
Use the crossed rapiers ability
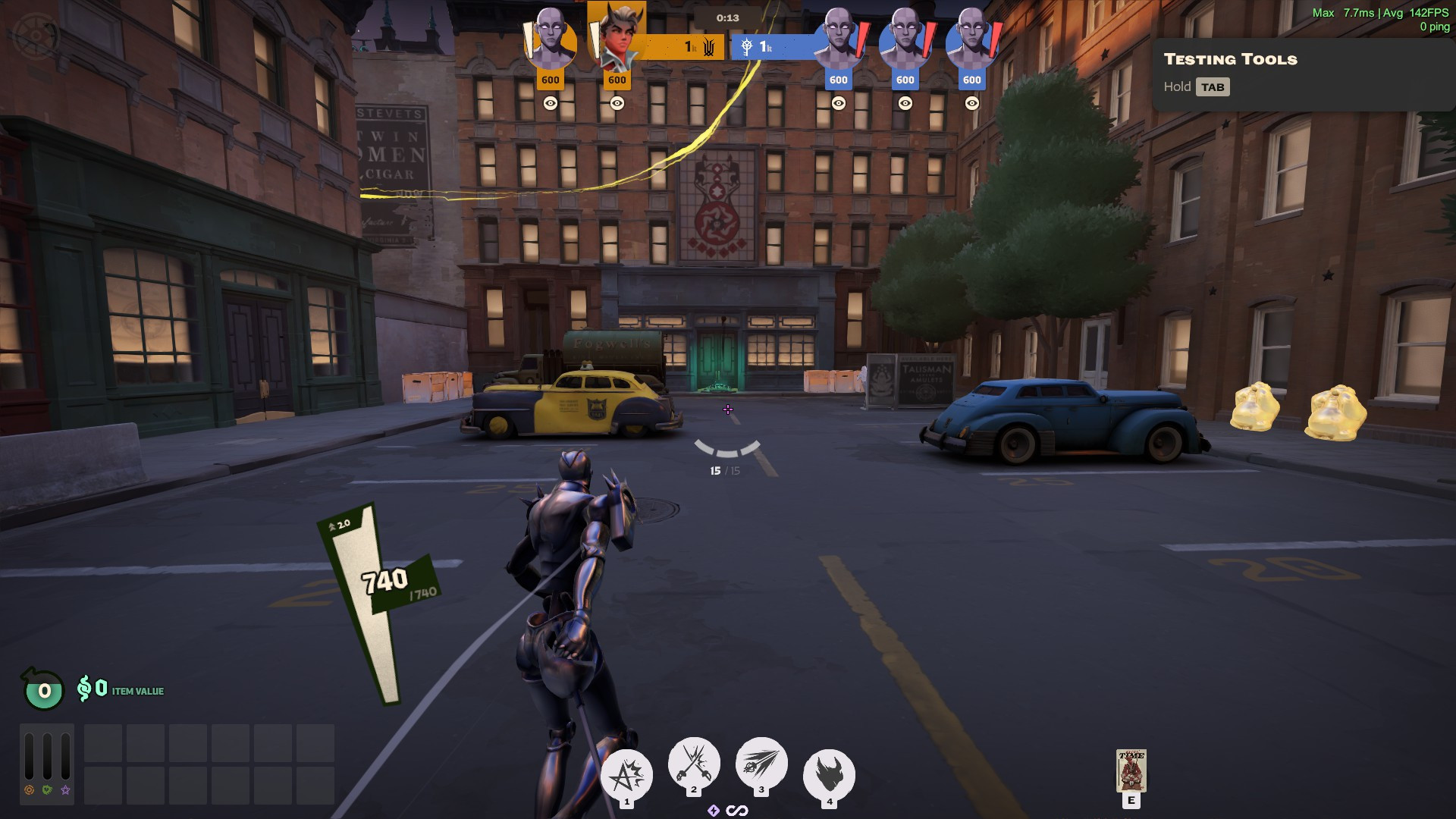693,762
